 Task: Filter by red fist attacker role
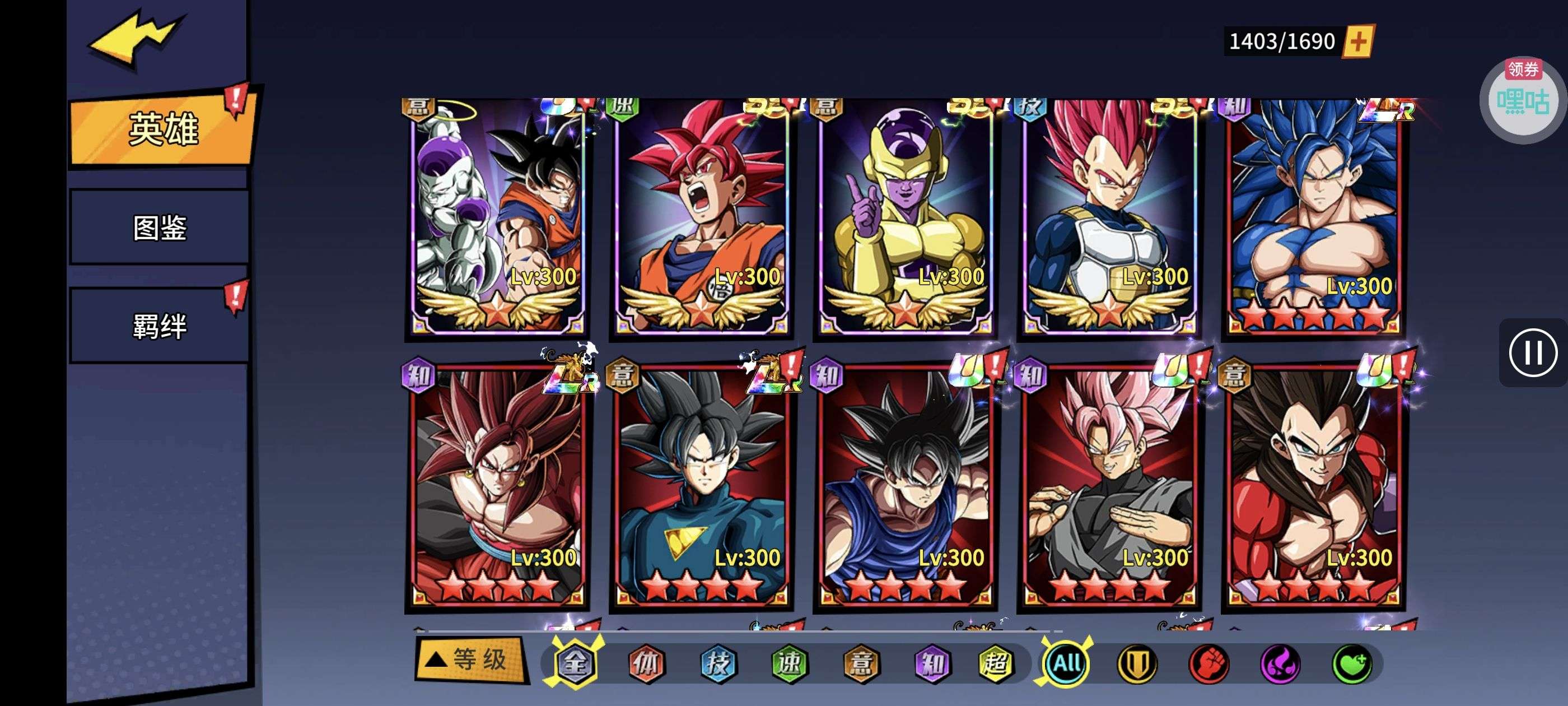(x=1209, y=663)
